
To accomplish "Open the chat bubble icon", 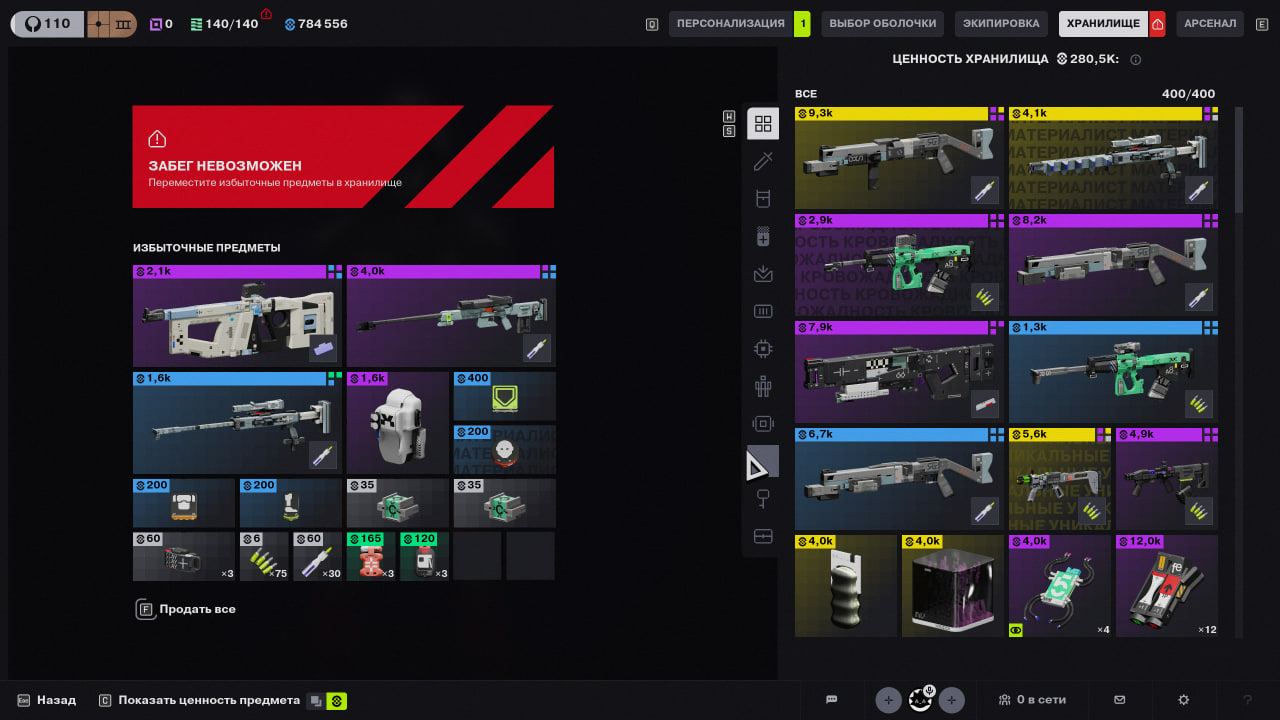I will pyautogui.click(x=831, y=700).
